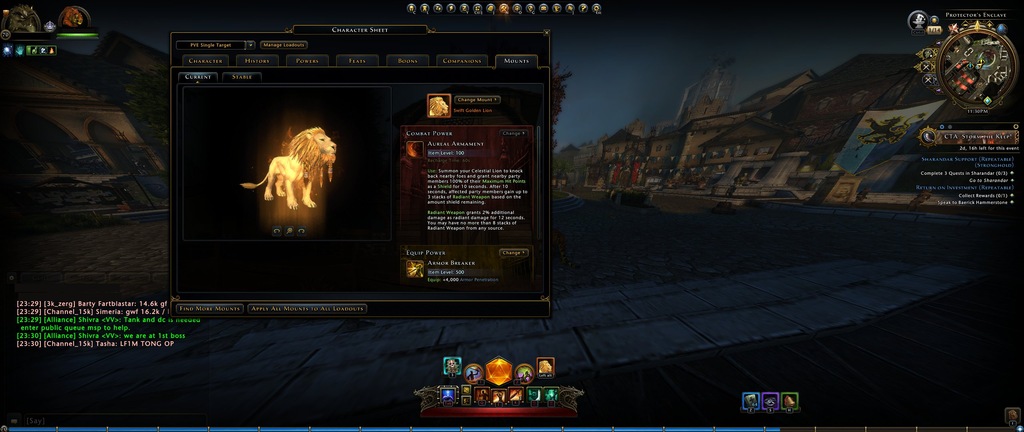Use the golden lion mount hotbar slot
This screenshot has height=432, width=1024.
[545, 367]
